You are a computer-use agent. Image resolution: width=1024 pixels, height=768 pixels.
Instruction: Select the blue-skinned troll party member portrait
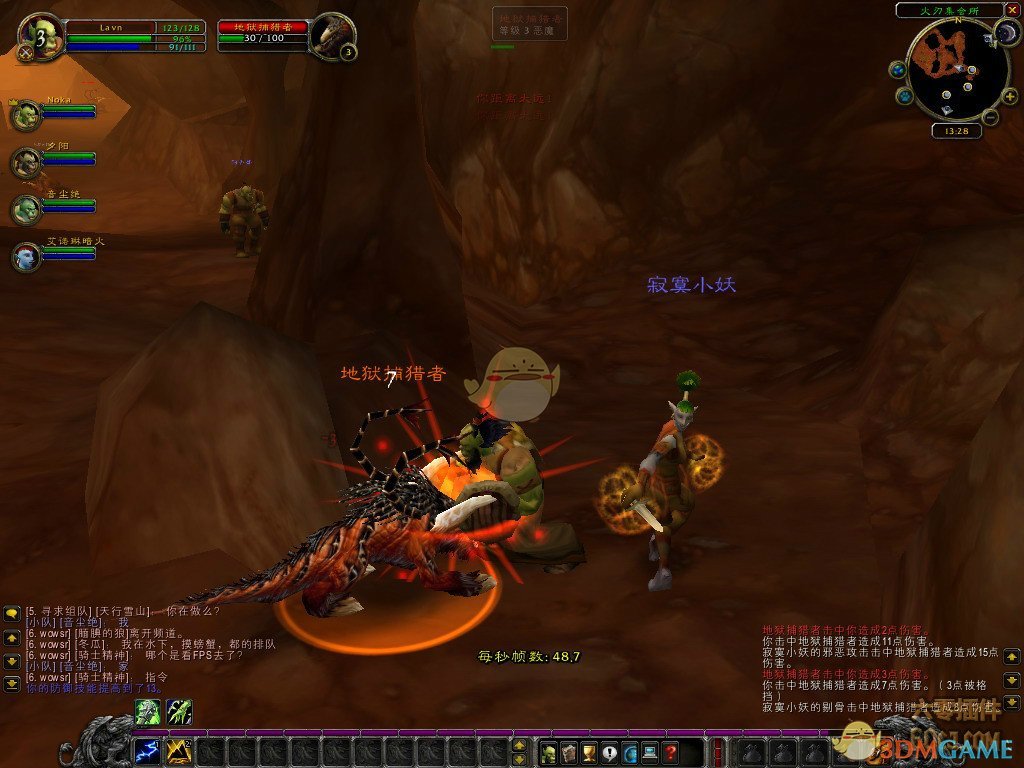point(26,256)
